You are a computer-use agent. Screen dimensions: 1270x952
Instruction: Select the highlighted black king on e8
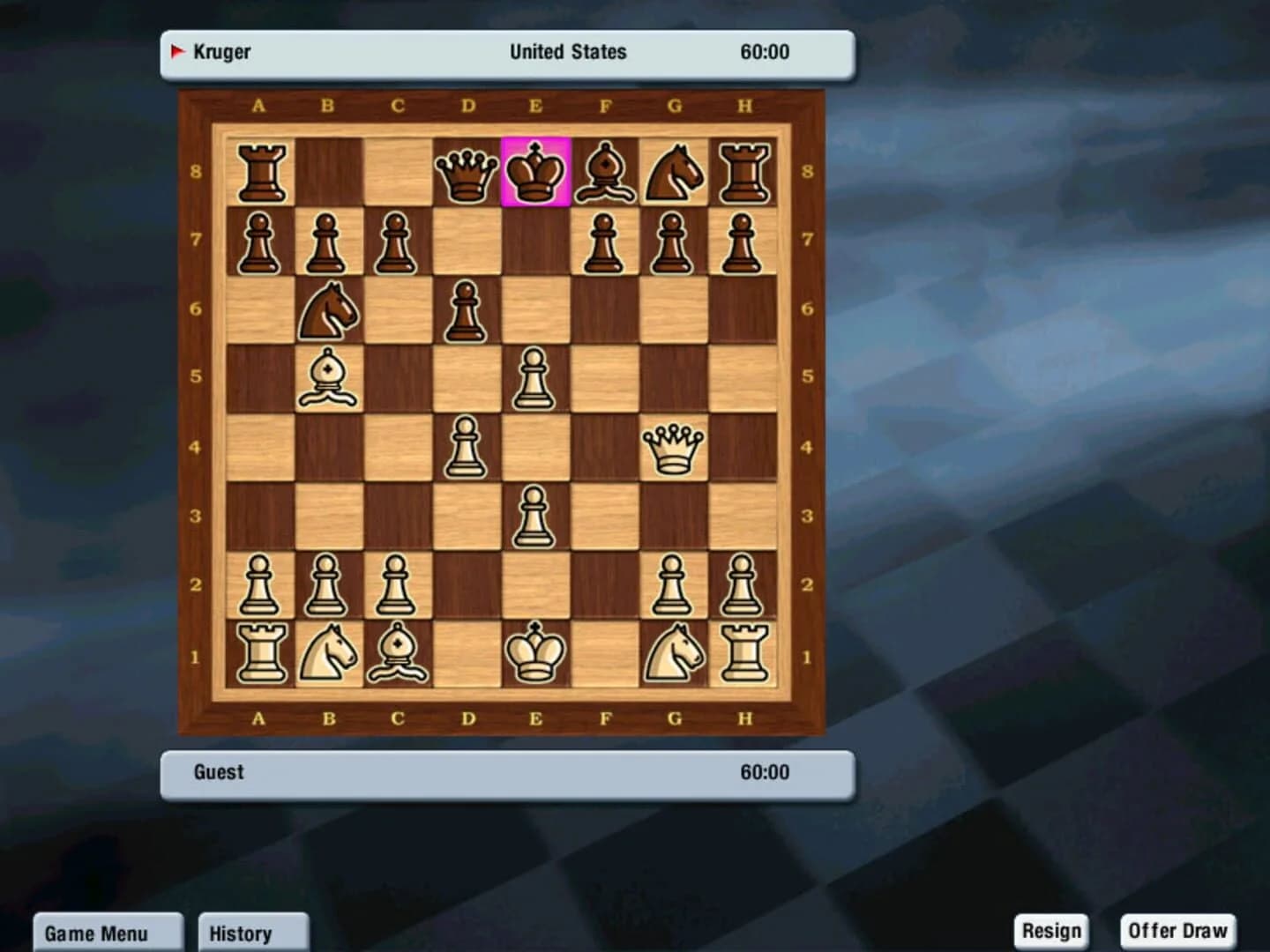pos(535,172)
